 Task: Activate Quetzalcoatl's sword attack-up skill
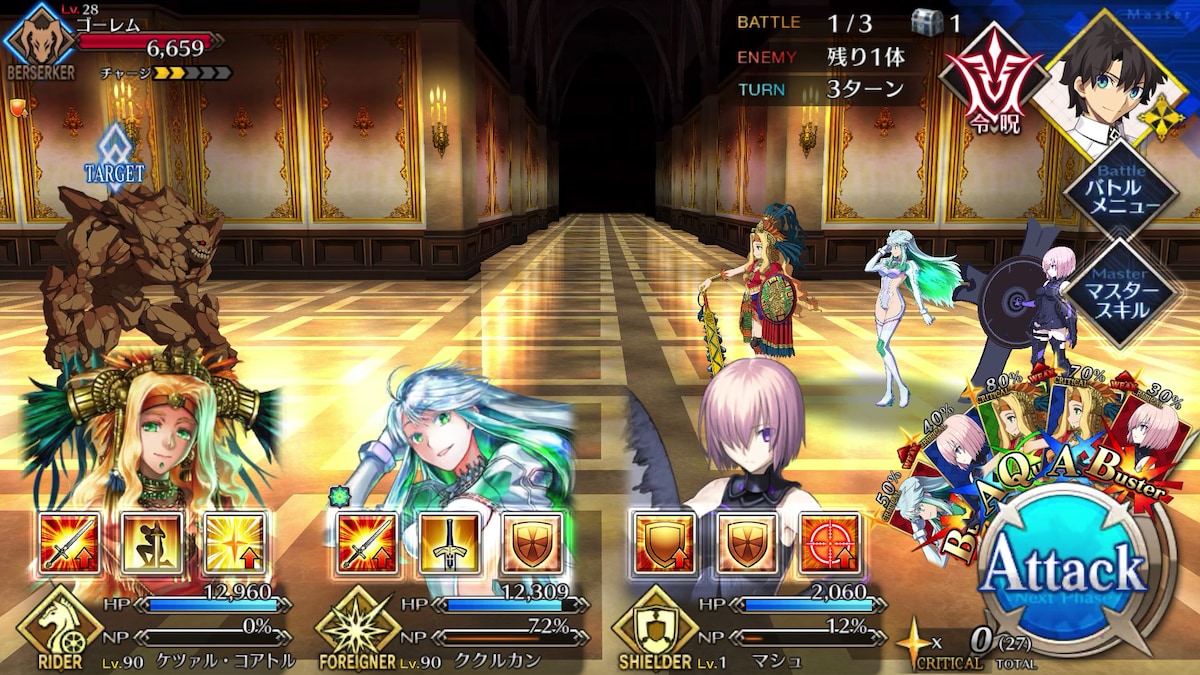(69, 545)
